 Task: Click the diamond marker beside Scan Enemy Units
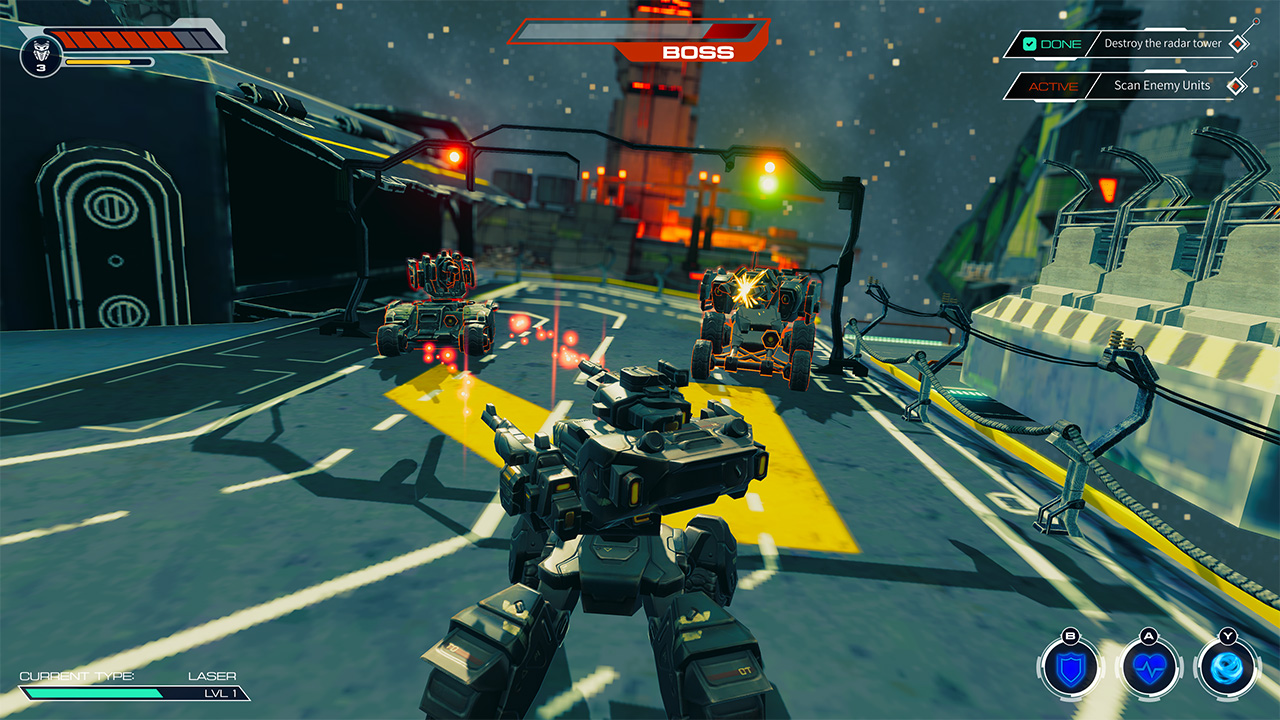click(x=1238, y=86)
